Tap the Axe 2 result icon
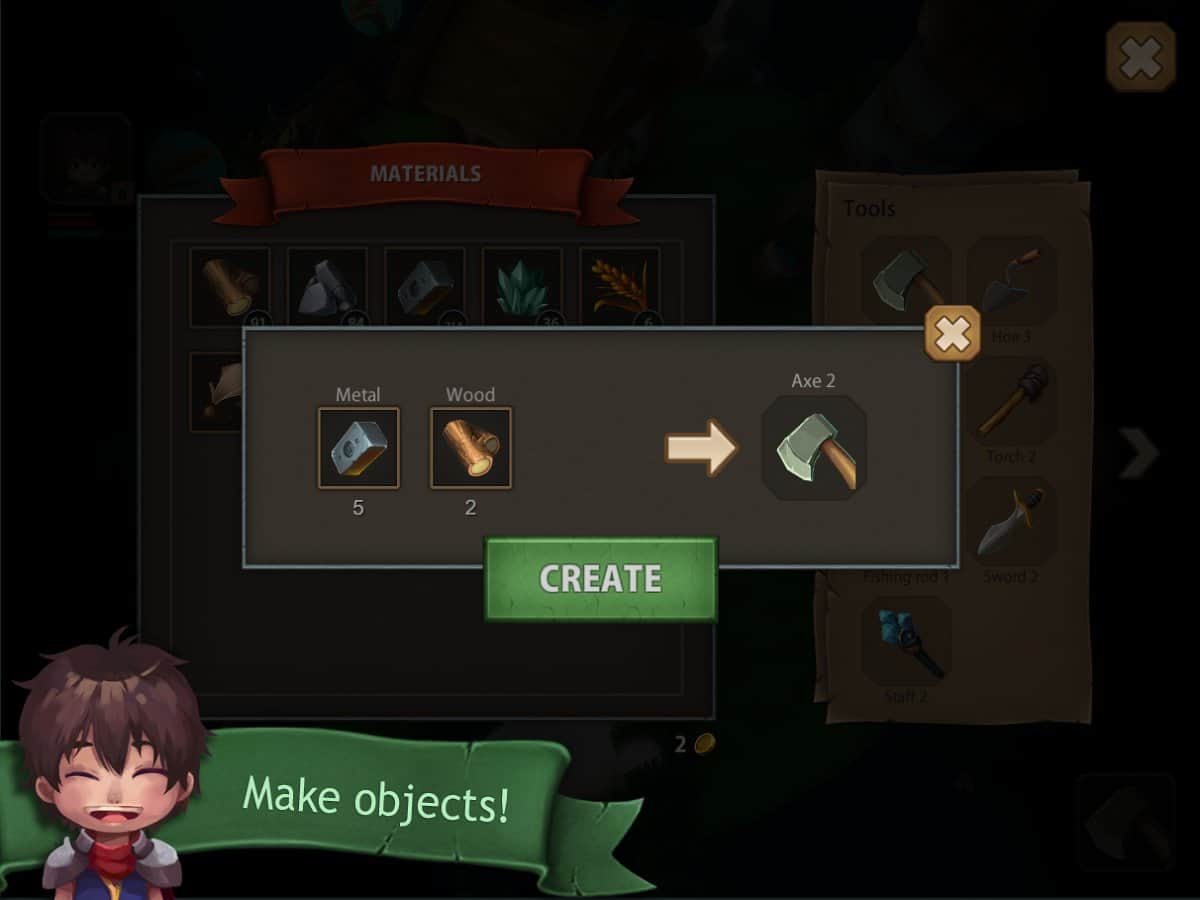The height and width of the screenshot is (900, 1200). click(814, 448)
